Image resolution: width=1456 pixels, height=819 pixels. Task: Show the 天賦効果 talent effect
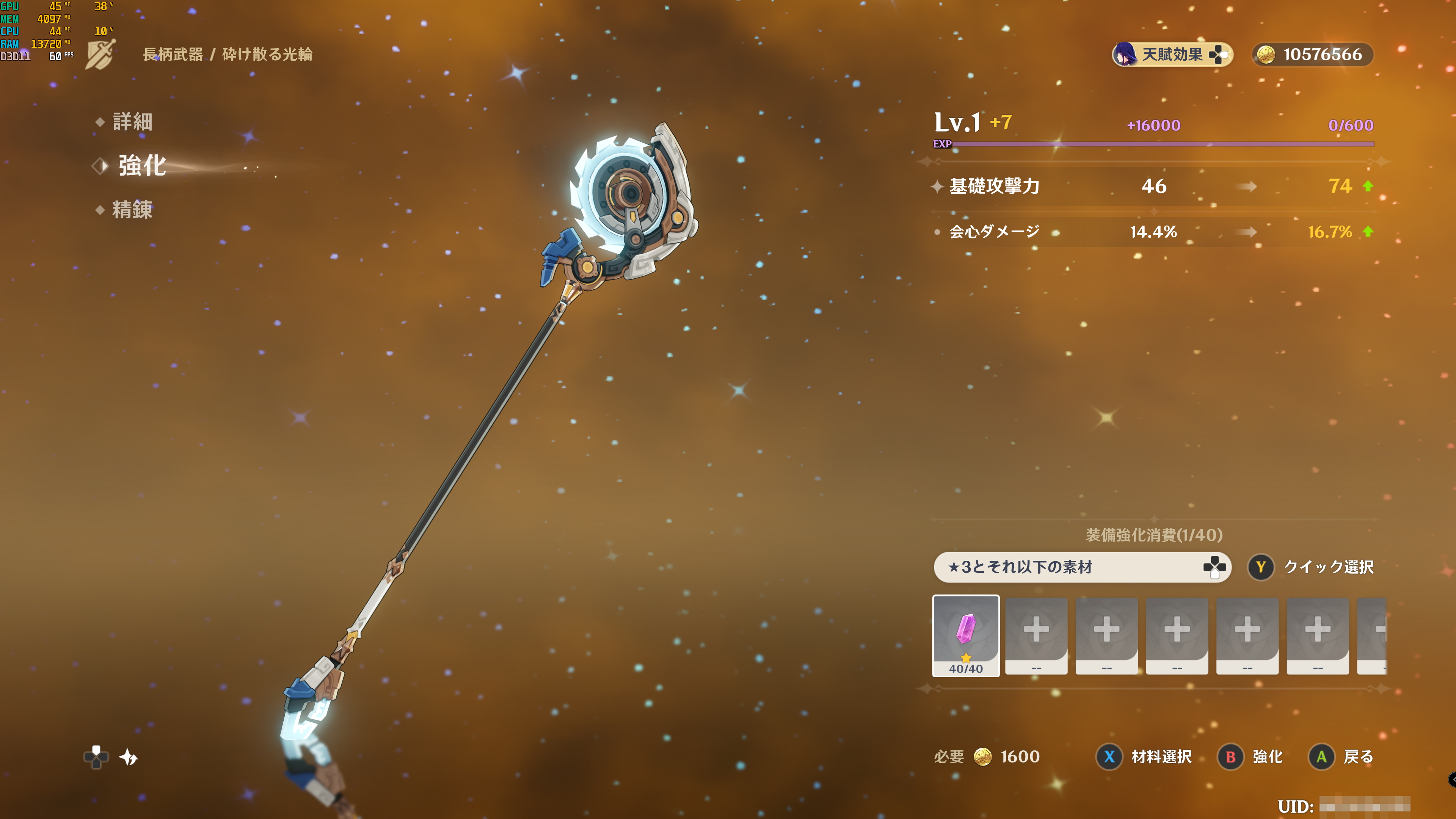(1172, 55)
